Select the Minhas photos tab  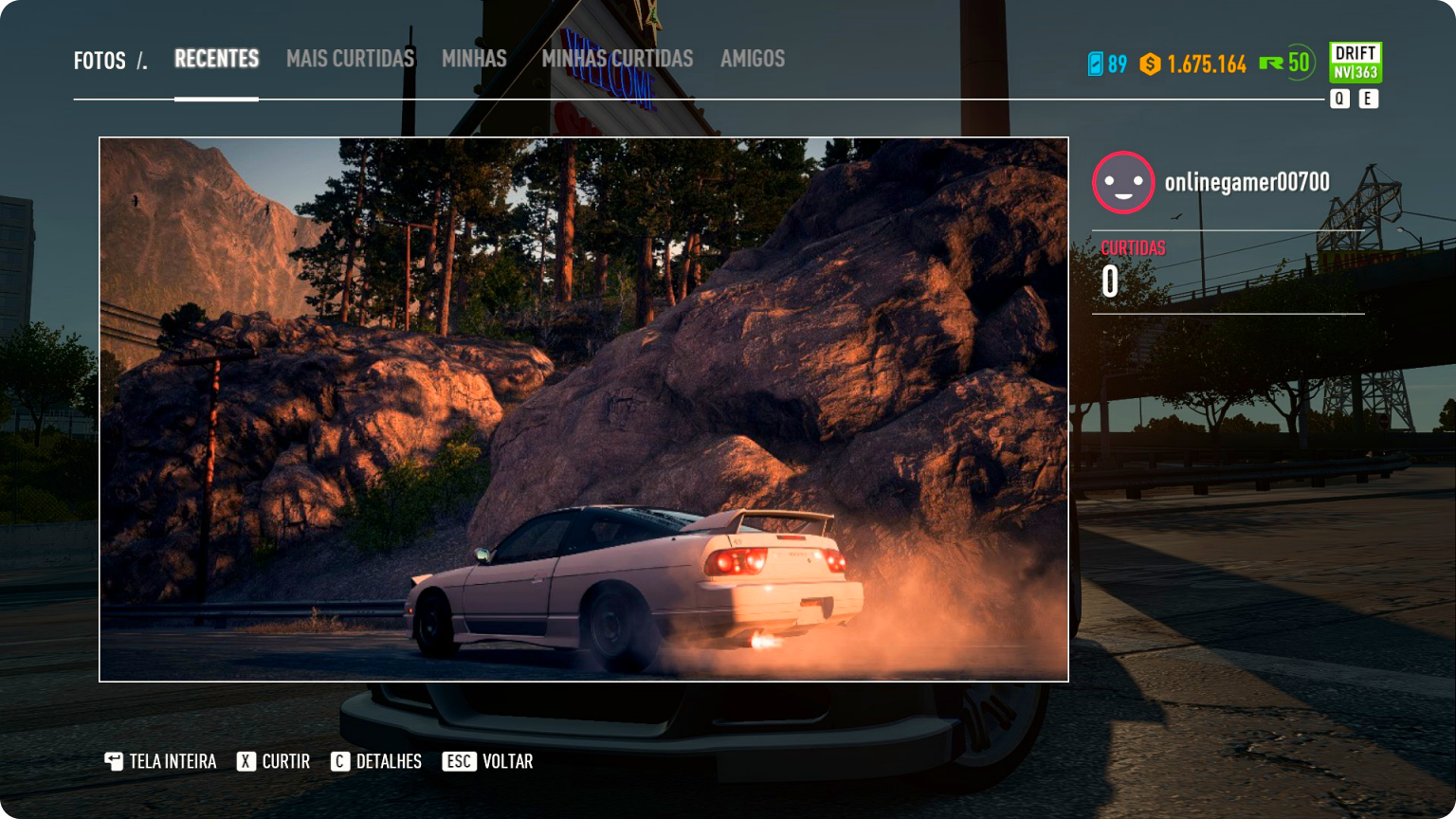[x=474, y=59]
